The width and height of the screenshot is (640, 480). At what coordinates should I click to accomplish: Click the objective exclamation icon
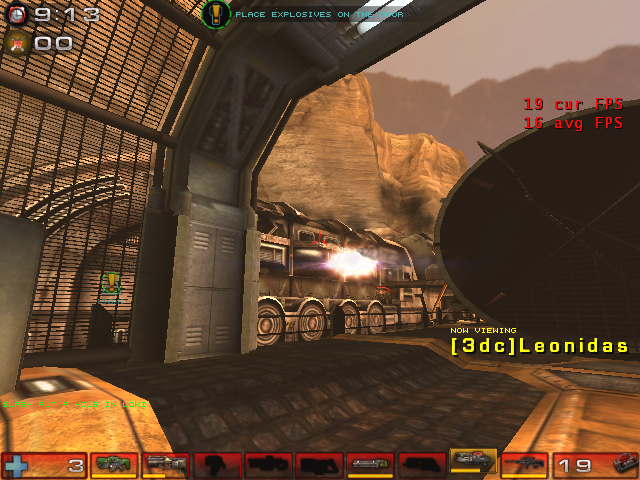[216, 14]
